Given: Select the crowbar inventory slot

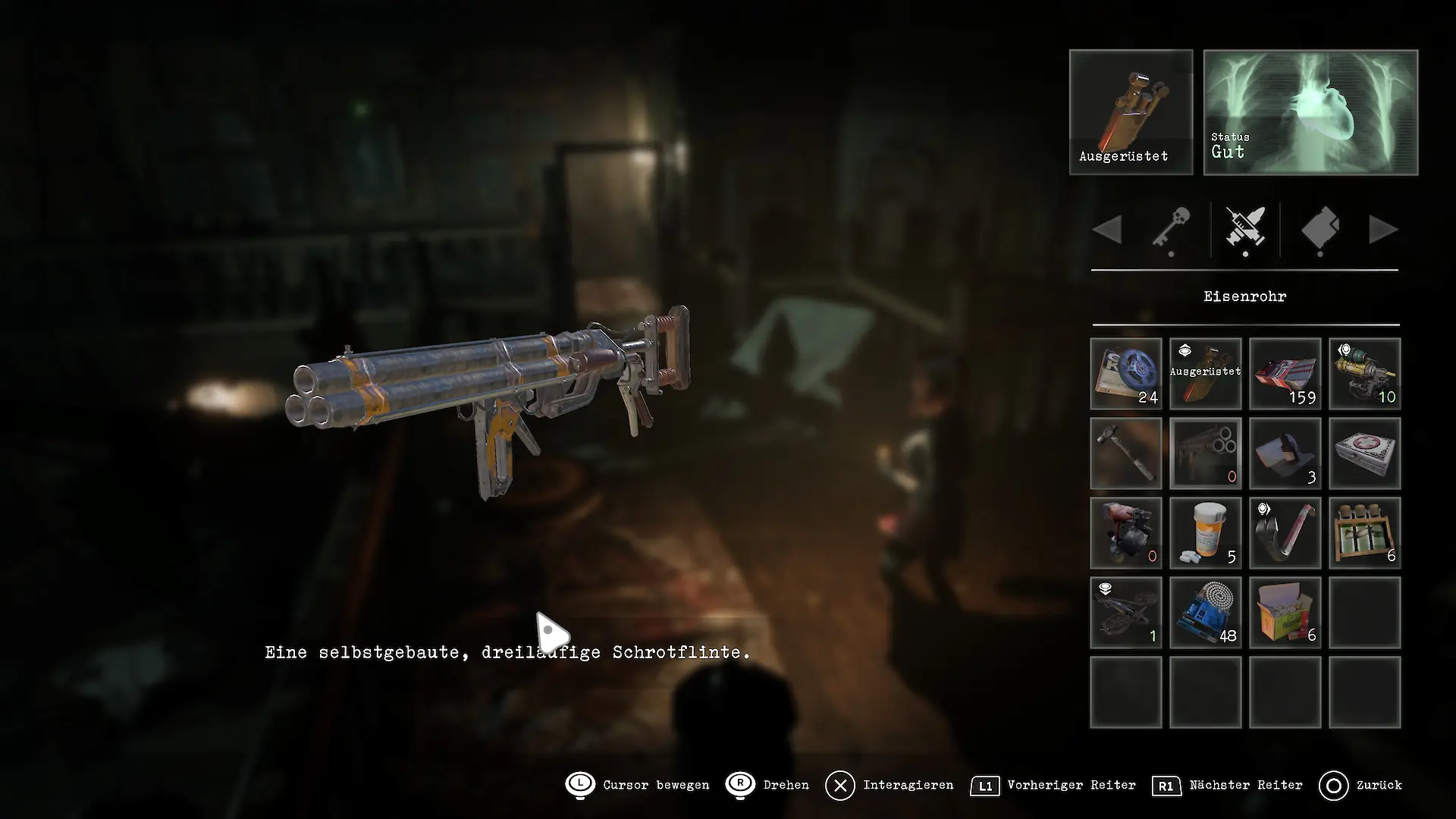Looking at the screenshot, I should click(x=1285, y=533).
